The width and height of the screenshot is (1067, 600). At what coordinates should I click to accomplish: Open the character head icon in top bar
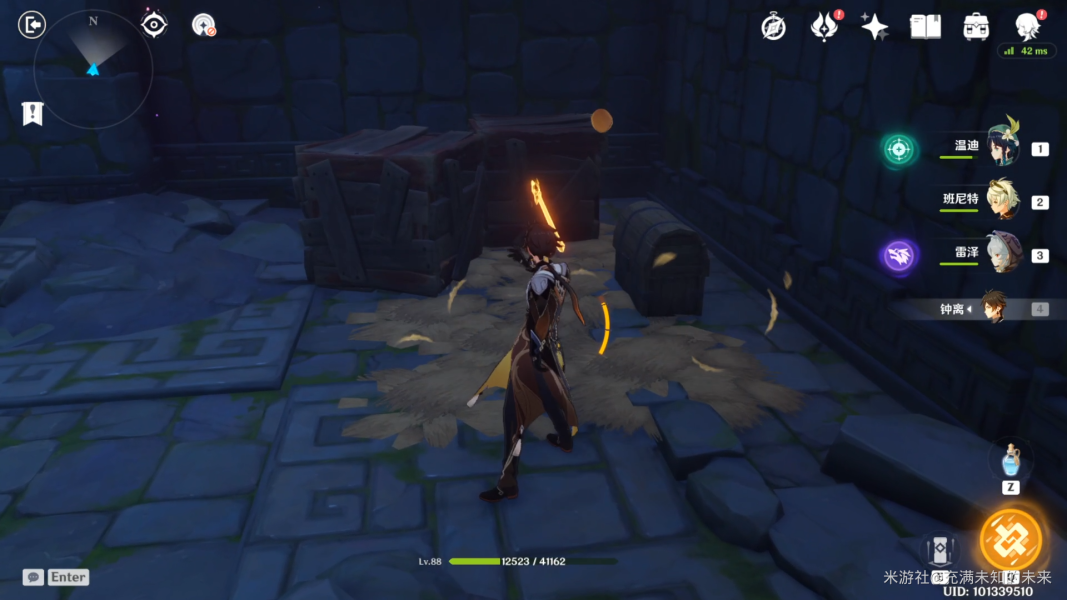click(1027, 27)
